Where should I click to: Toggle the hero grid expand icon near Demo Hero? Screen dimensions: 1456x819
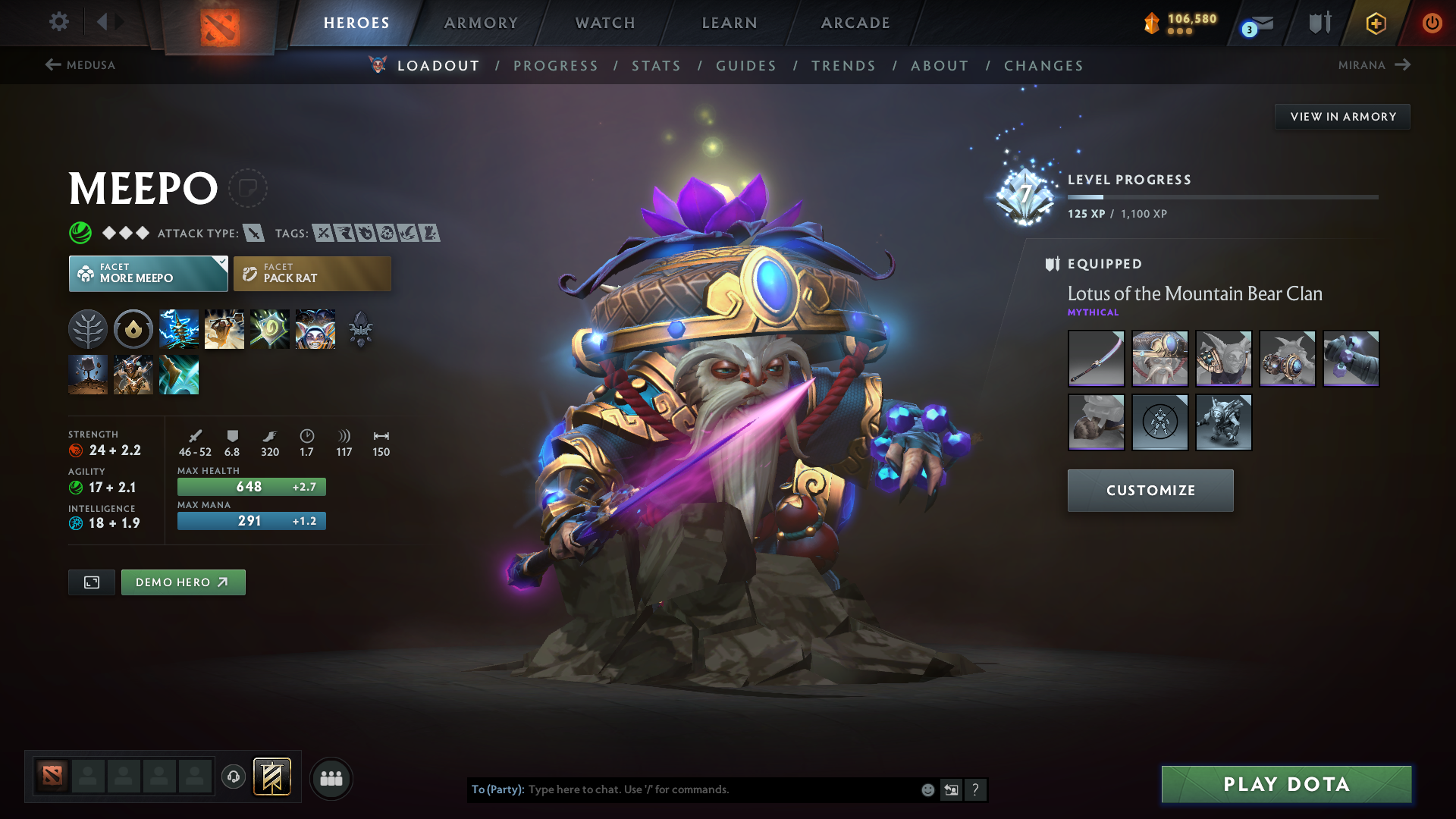tap(91, 582)
